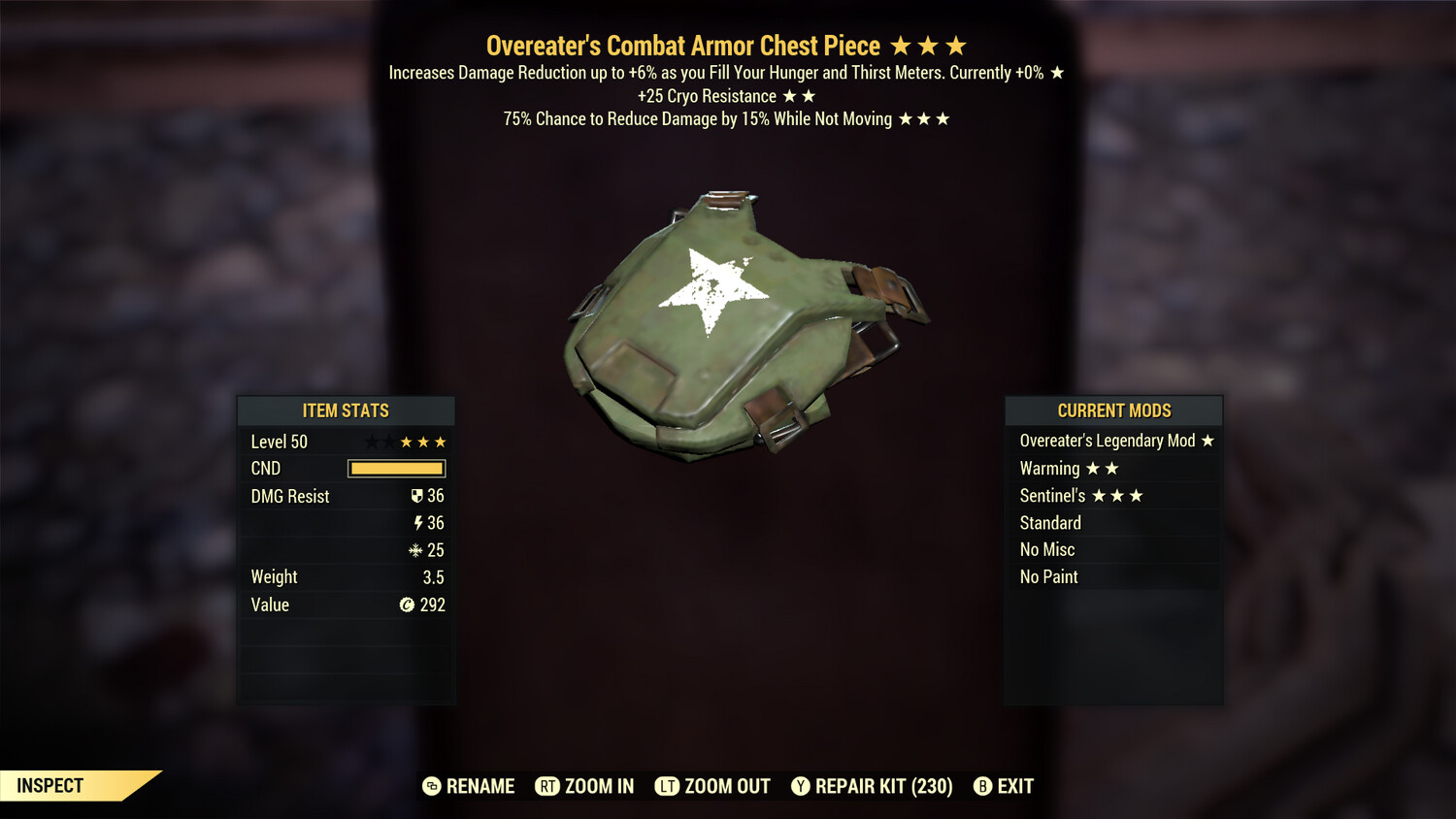Click the star beside Overeater's Legendary Mod
The height and width of the screenshot is (819, 1456).
point(1208,441)
